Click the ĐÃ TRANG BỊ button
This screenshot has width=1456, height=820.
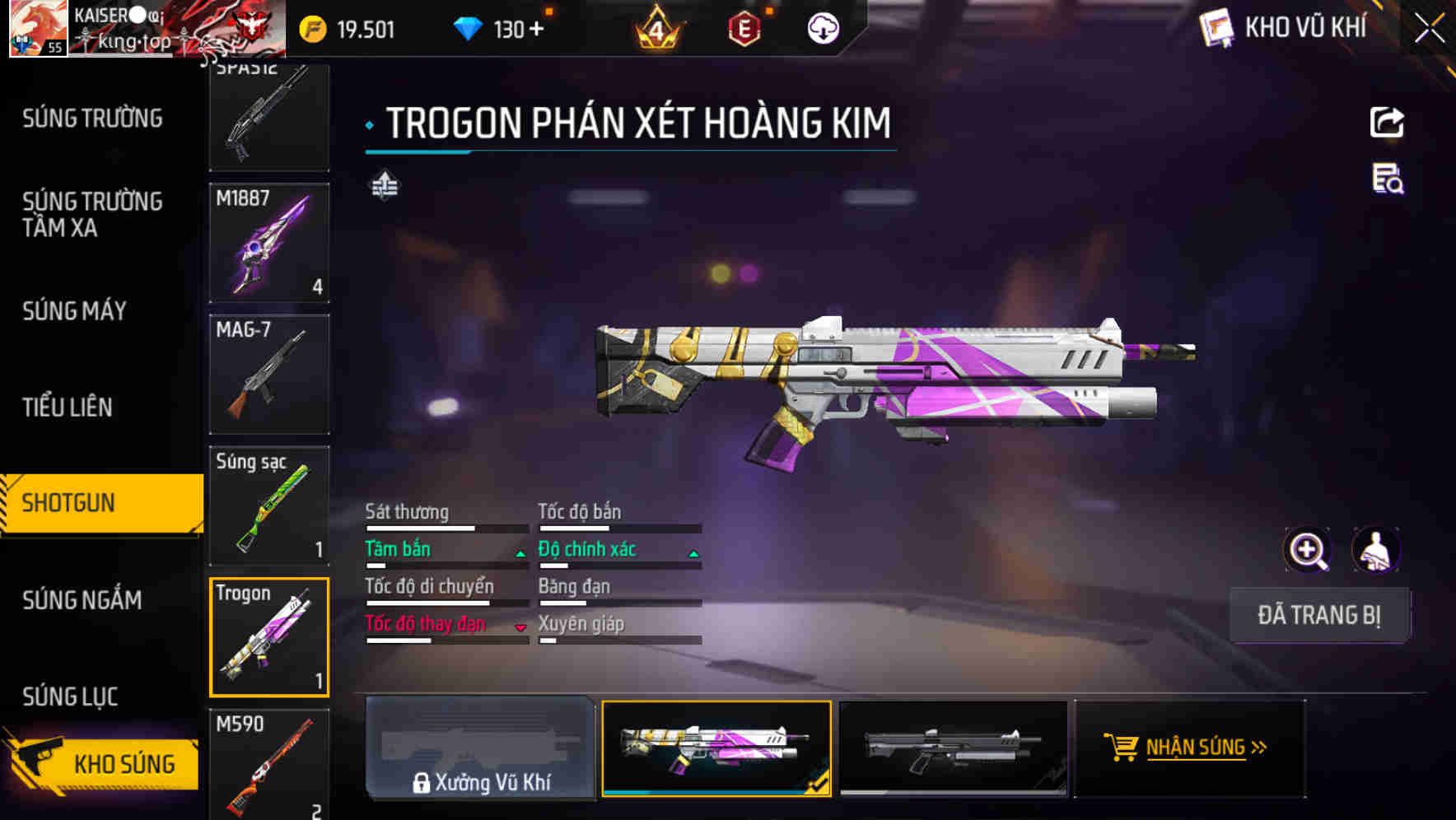click(x=1318, y=615)
